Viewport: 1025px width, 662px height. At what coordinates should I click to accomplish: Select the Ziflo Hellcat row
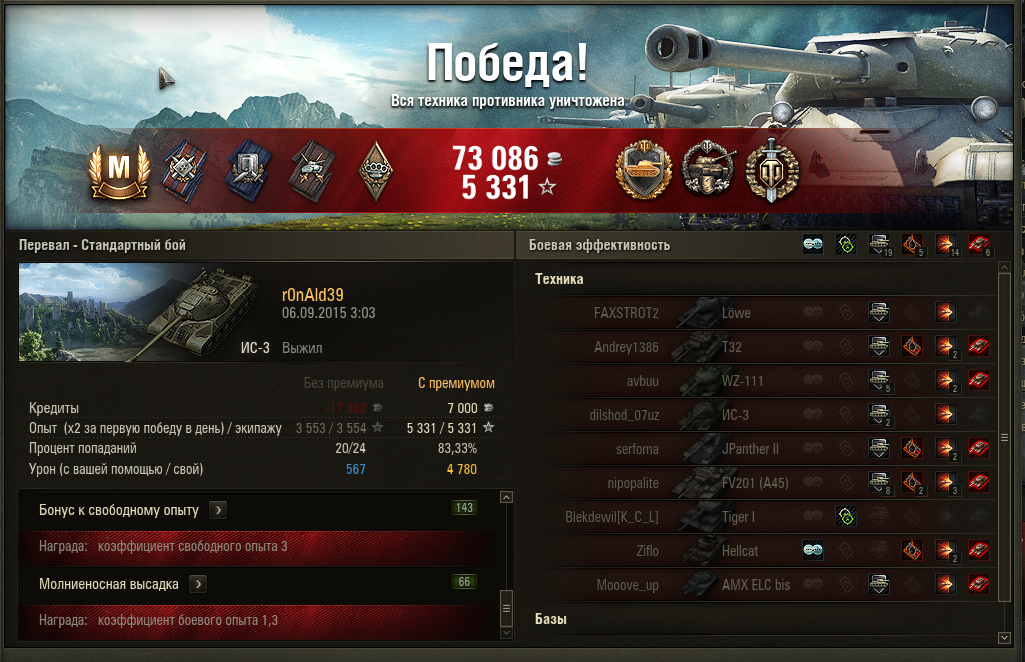[760, 551]
